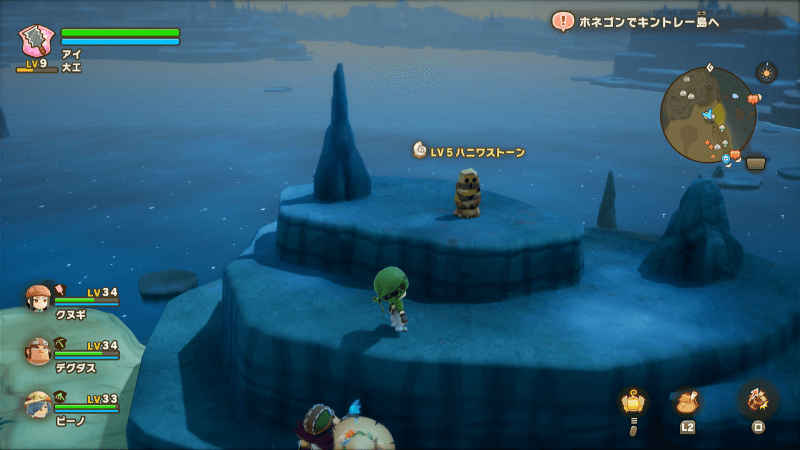Select party member デグダス's portrait
The image size is (800, 450).
pos(38,352)
